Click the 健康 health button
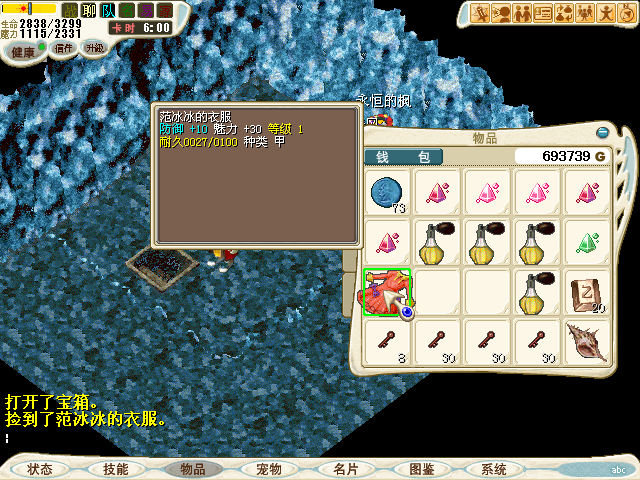The image size is (640, 480). (22, 50)
